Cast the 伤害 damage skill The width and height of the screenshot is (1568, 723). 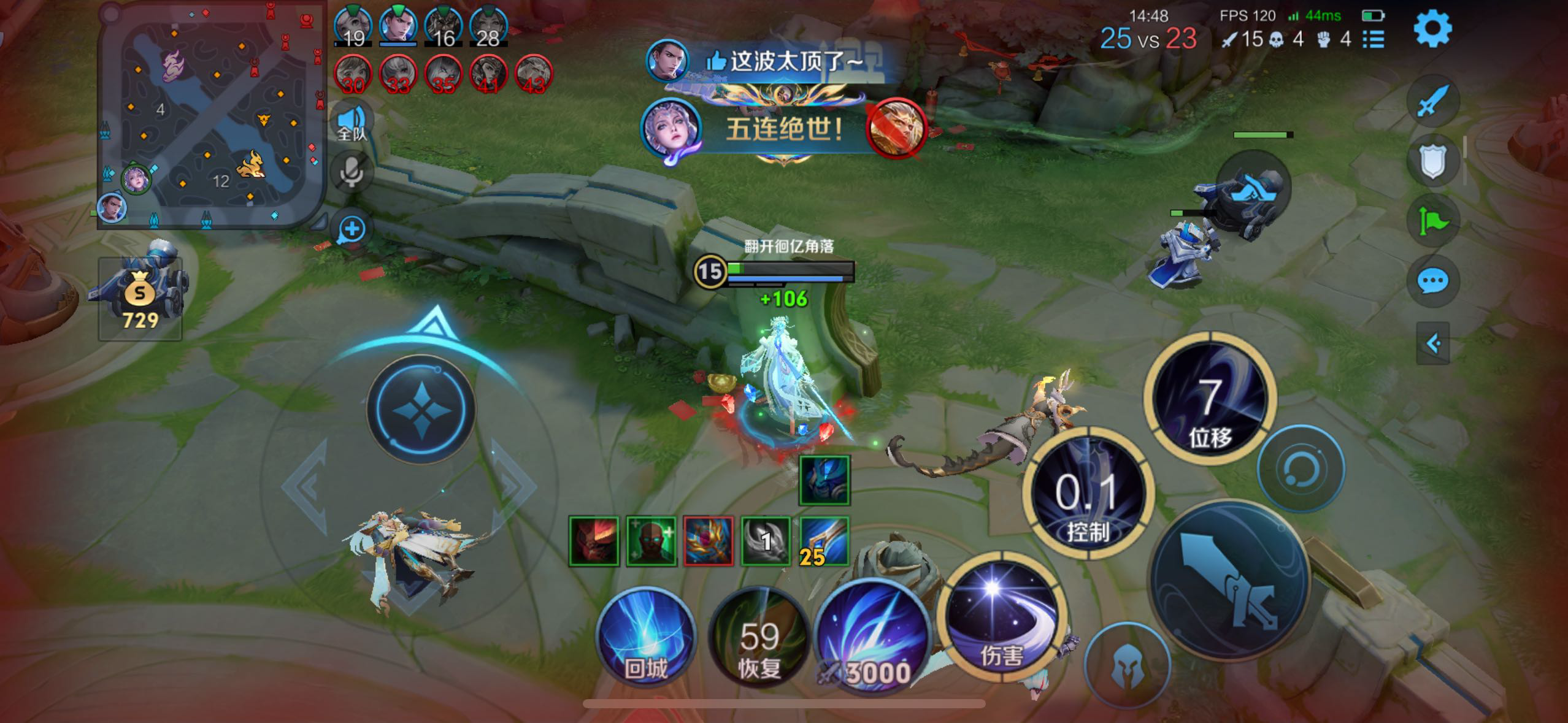pos(1001,618)
